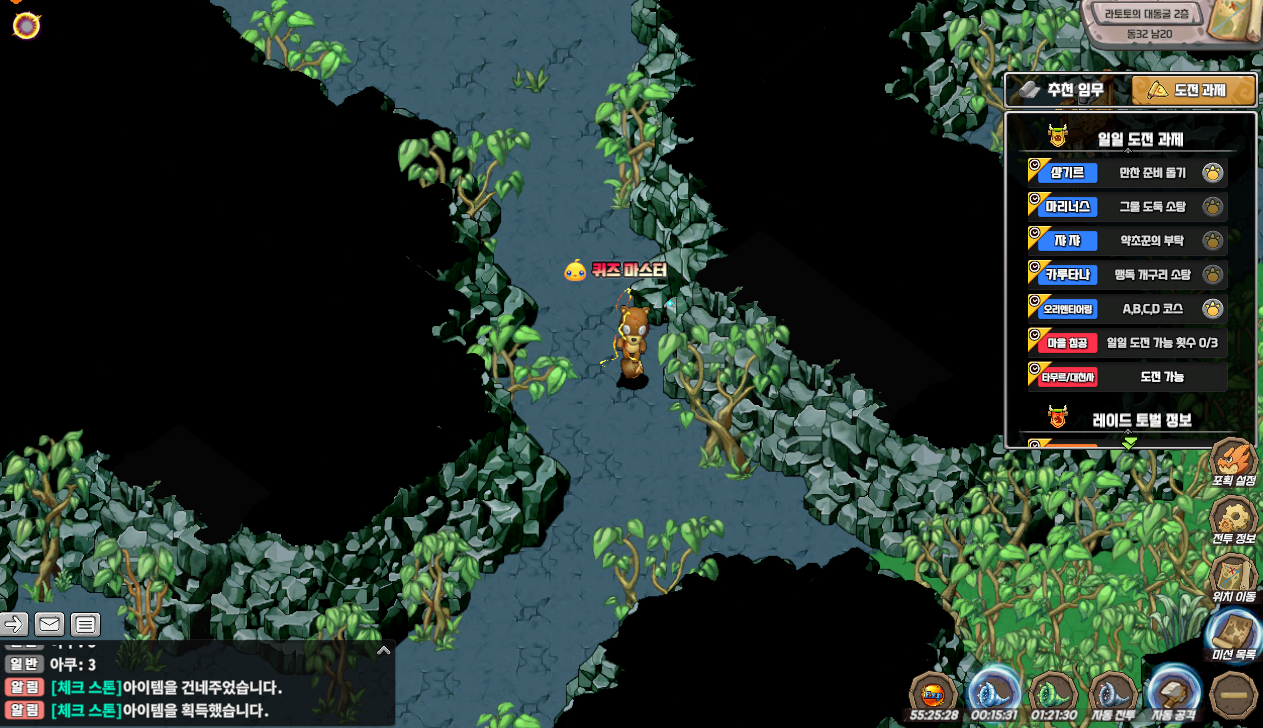This screenshot has height=728, width=1263.
Task: Toggle 자동 공격 auto attack
Action: point(1173,694)
